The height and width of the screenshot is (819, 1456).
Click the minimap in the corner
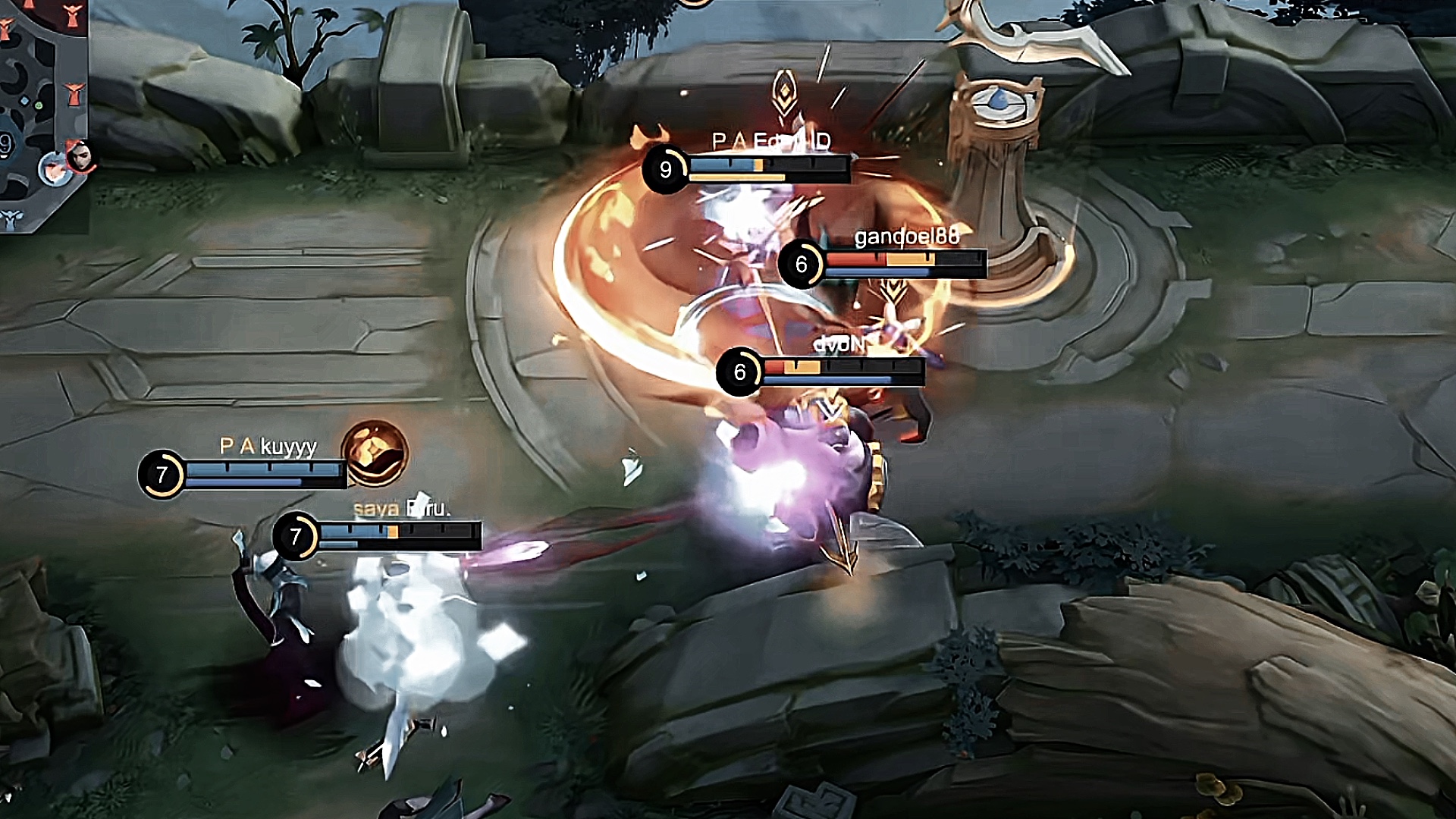coord(42,114)
